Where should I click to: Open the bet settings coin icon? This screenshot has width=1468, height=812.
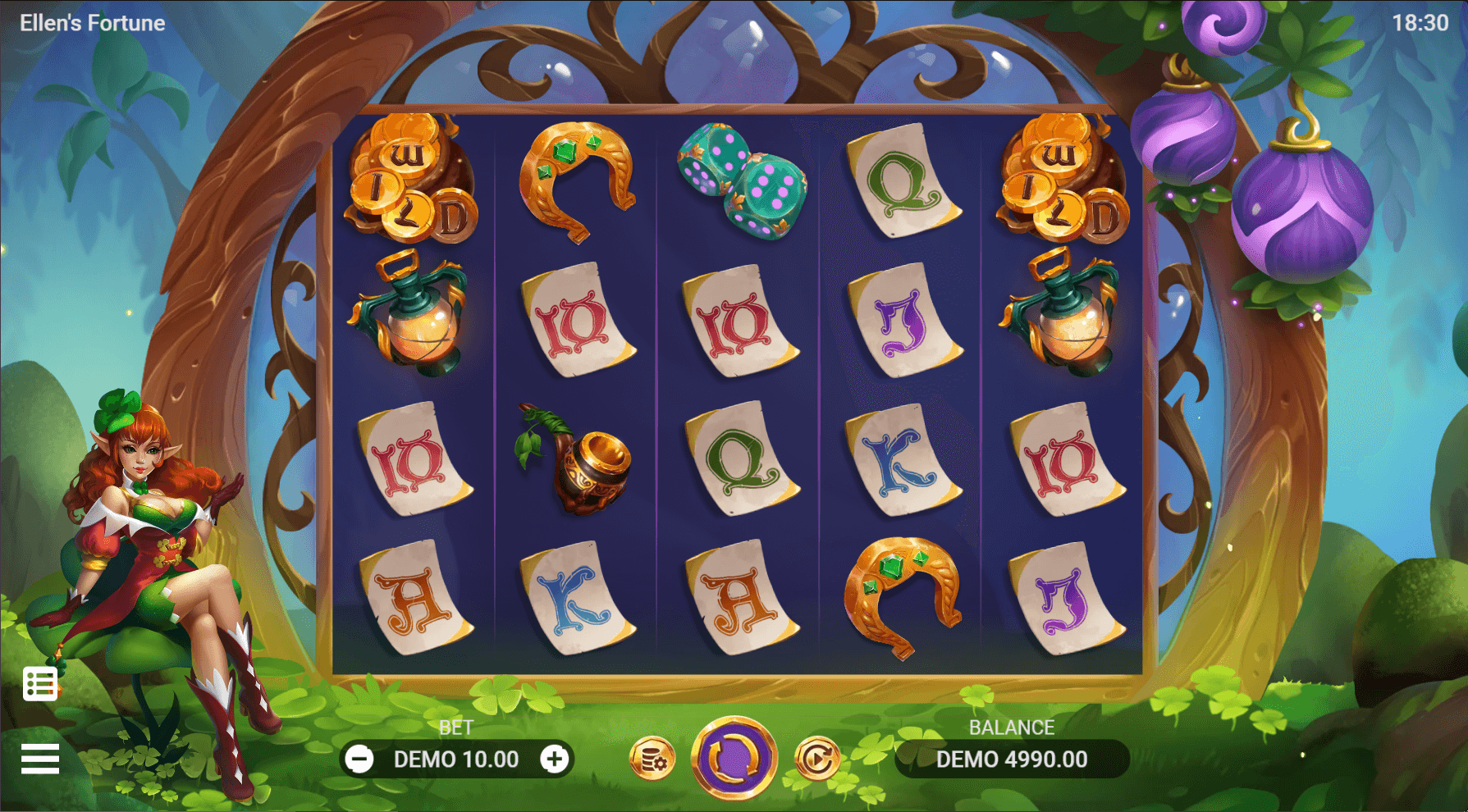pos(652,759)
